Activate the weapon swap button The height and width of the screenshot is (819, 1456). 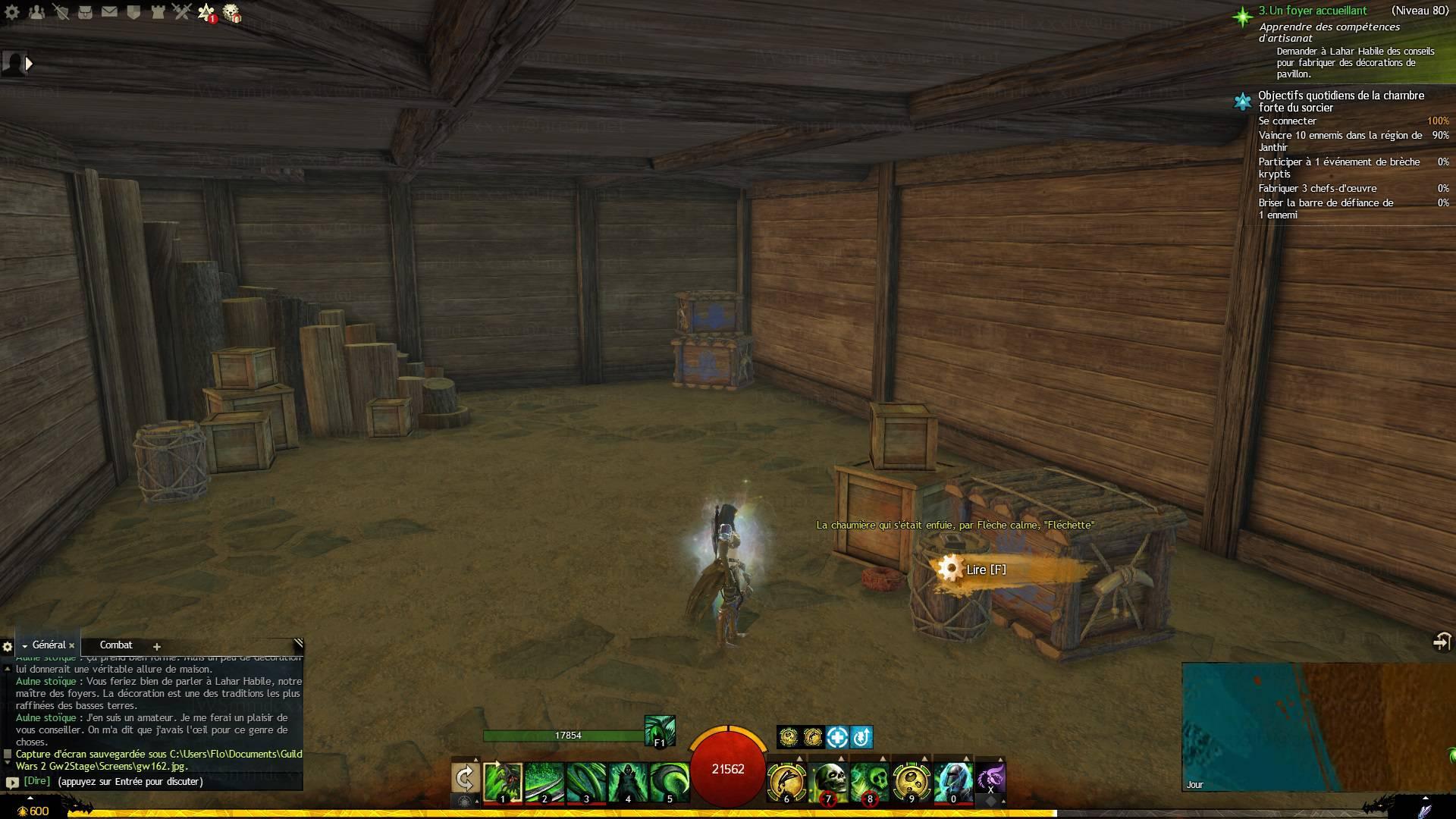click(x=465, y=778)
